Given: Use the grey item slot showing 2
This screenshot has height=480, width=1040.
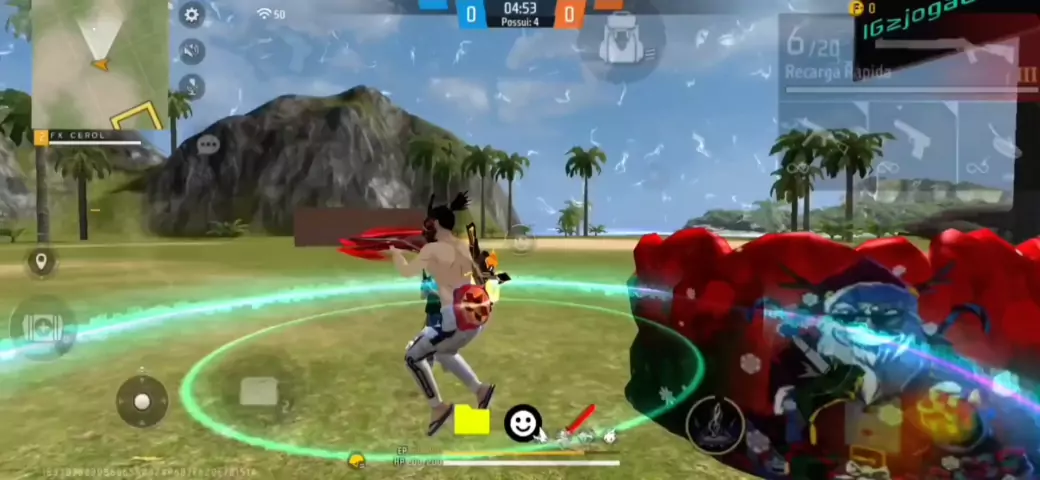Looking at the screenshot, I should 259,392.
